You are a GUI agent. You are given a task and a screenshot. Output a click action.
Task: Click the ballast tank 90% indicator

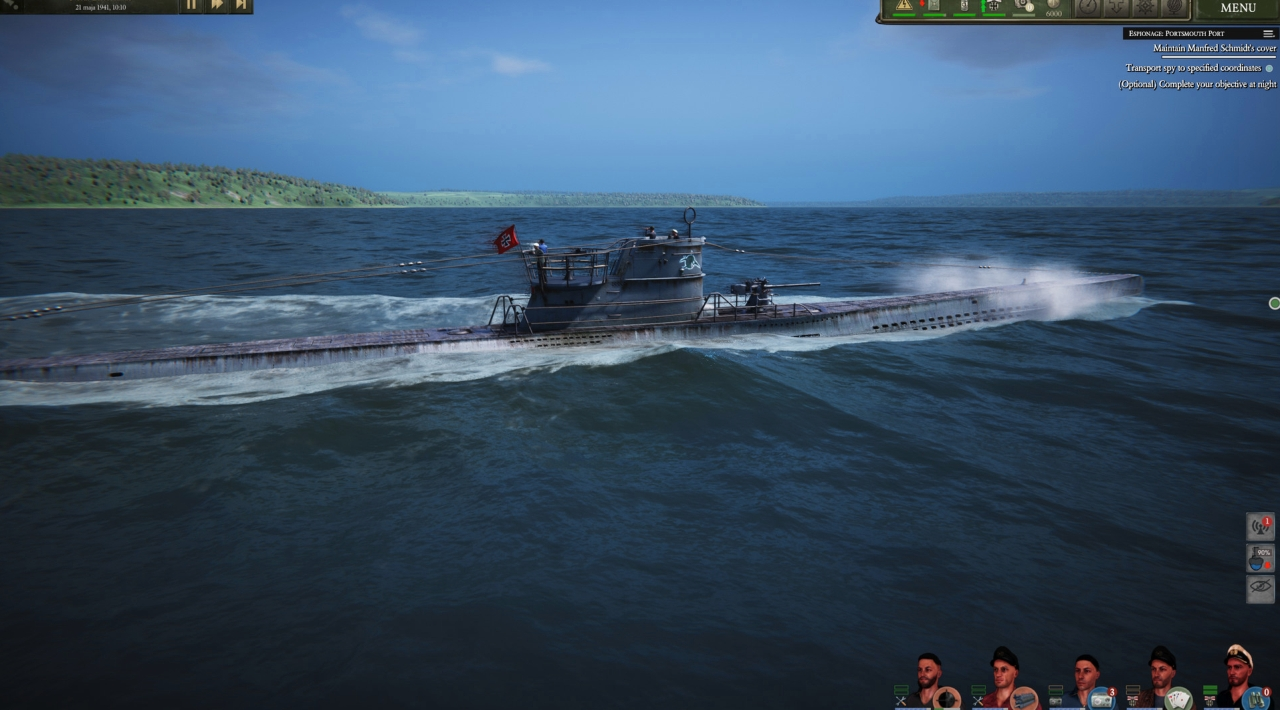[x=1260, y=558]
